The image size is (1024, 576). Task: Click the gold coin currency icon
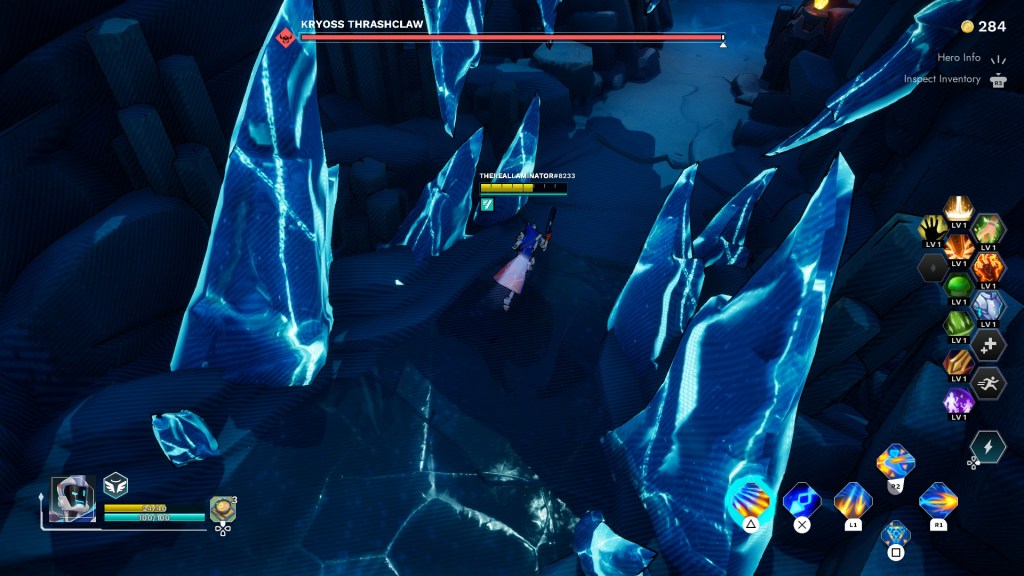tap(966, 26)
